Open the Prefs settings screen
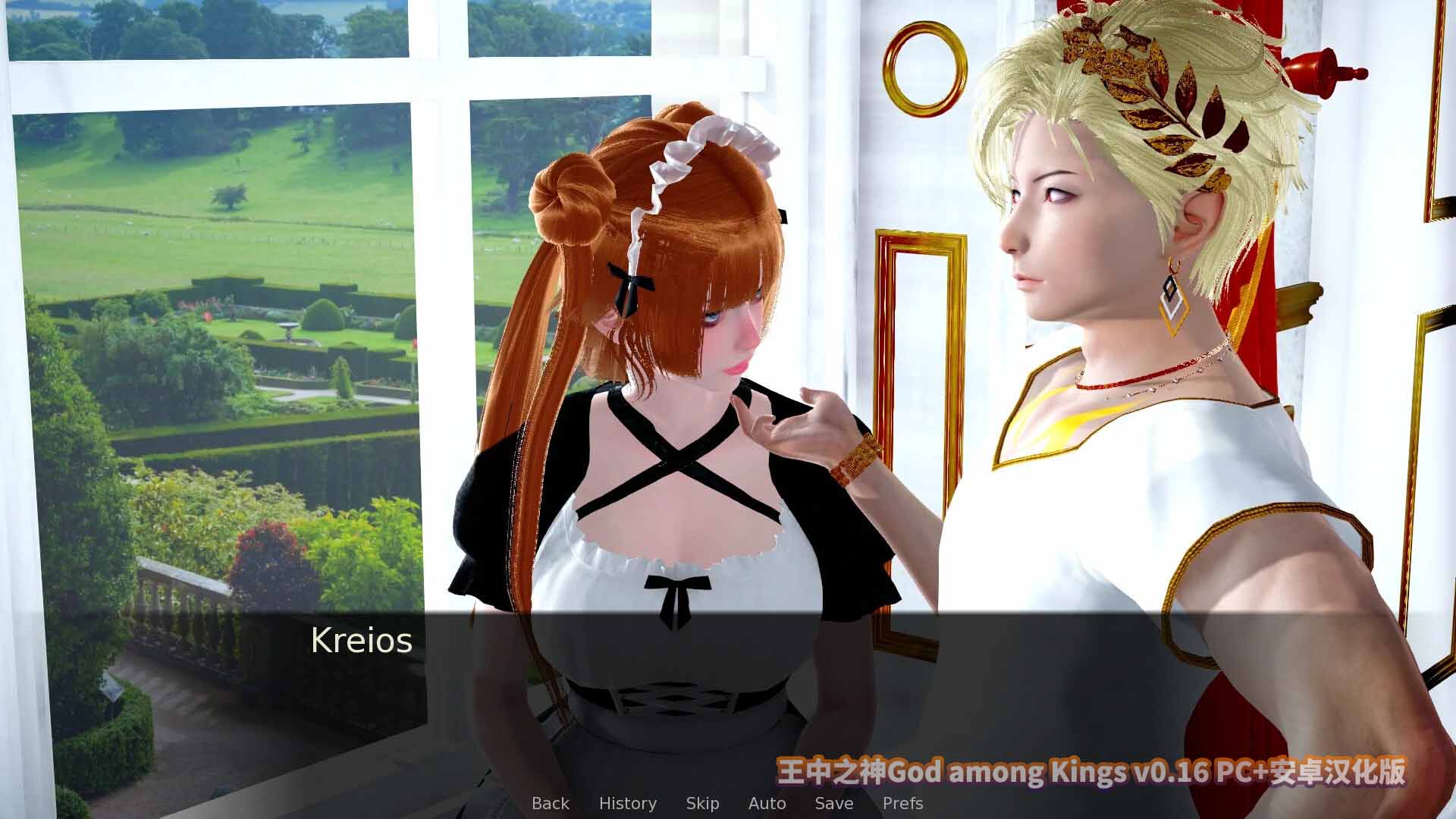The image size is (1456, 819). tap(904, 803)
